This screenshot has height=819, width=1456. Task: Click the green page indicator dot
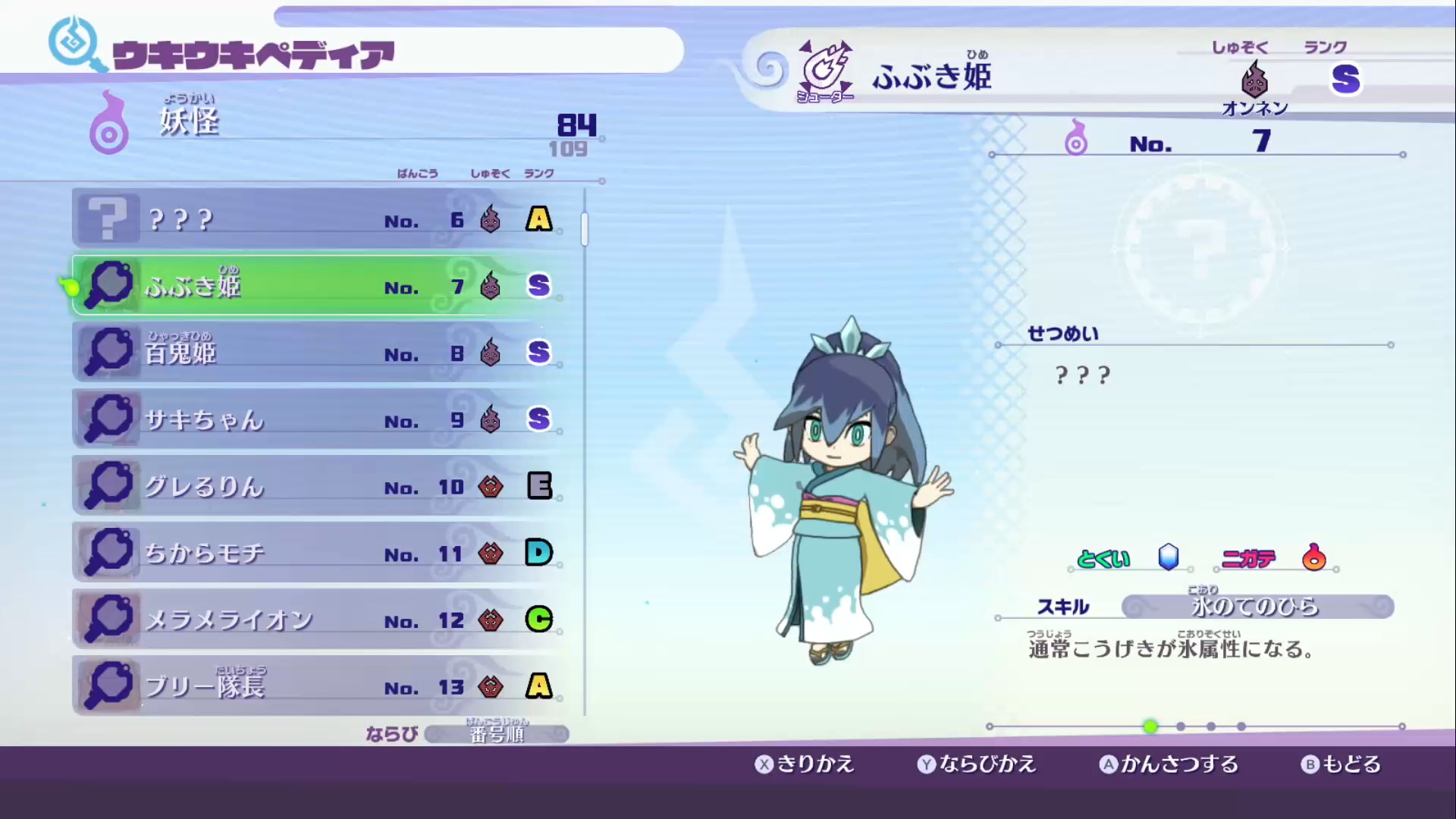tap(1151, 726)
